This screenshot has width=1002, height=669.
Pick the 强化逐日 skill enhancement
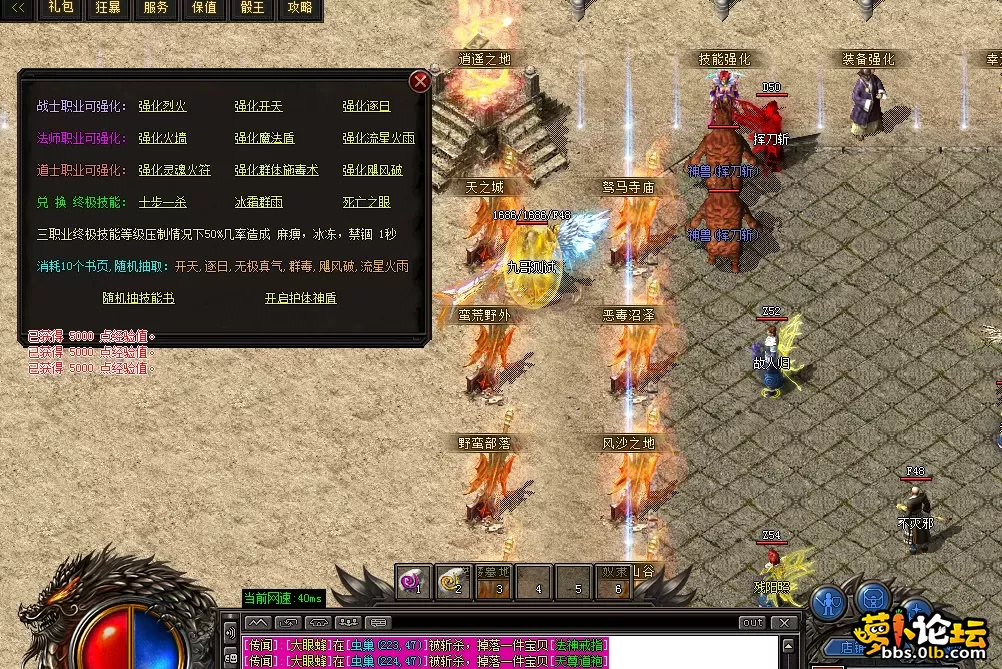366,106
